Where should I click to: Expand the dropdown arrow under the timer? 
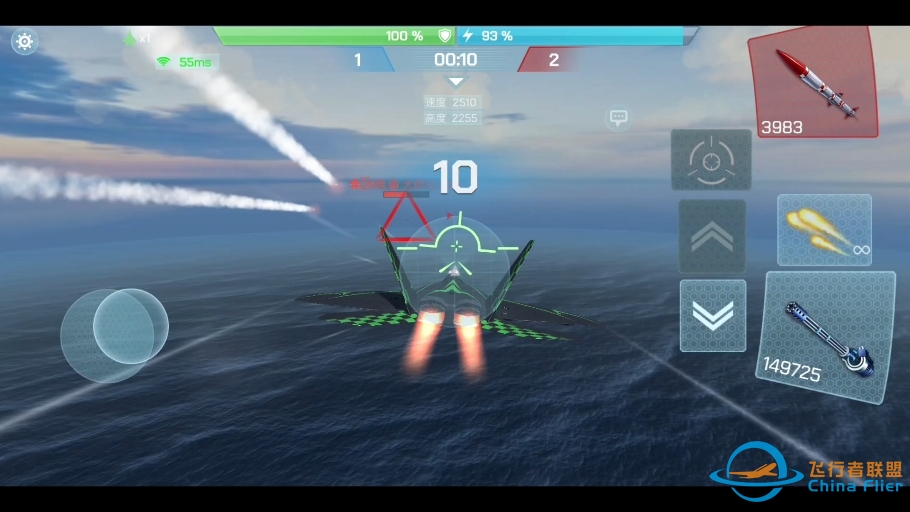456,82
